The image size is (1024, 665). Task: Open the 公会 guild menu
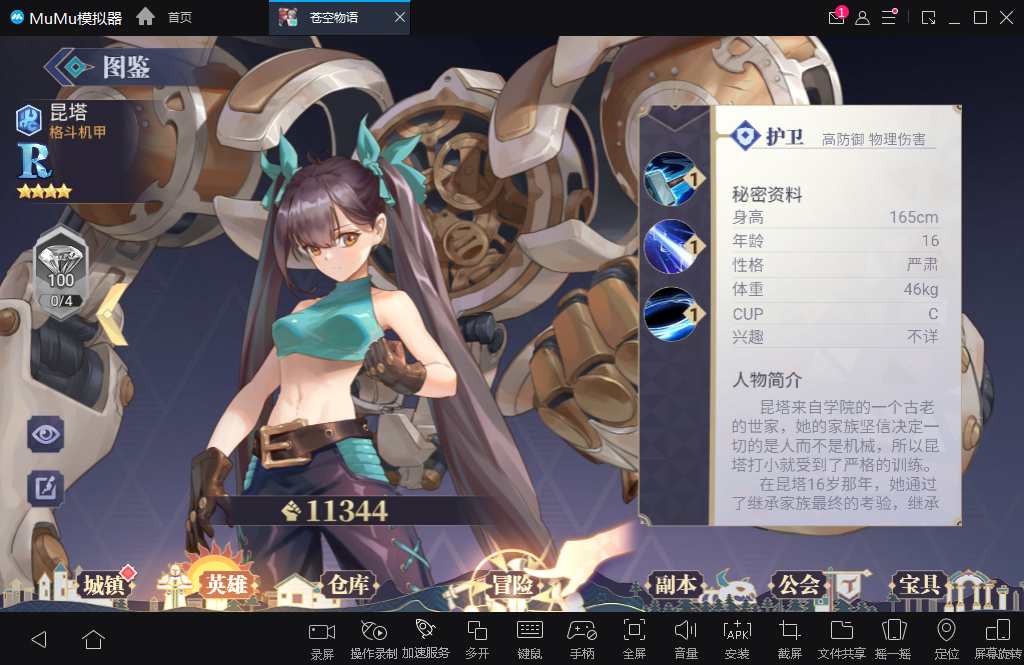(x=799, y=585)
